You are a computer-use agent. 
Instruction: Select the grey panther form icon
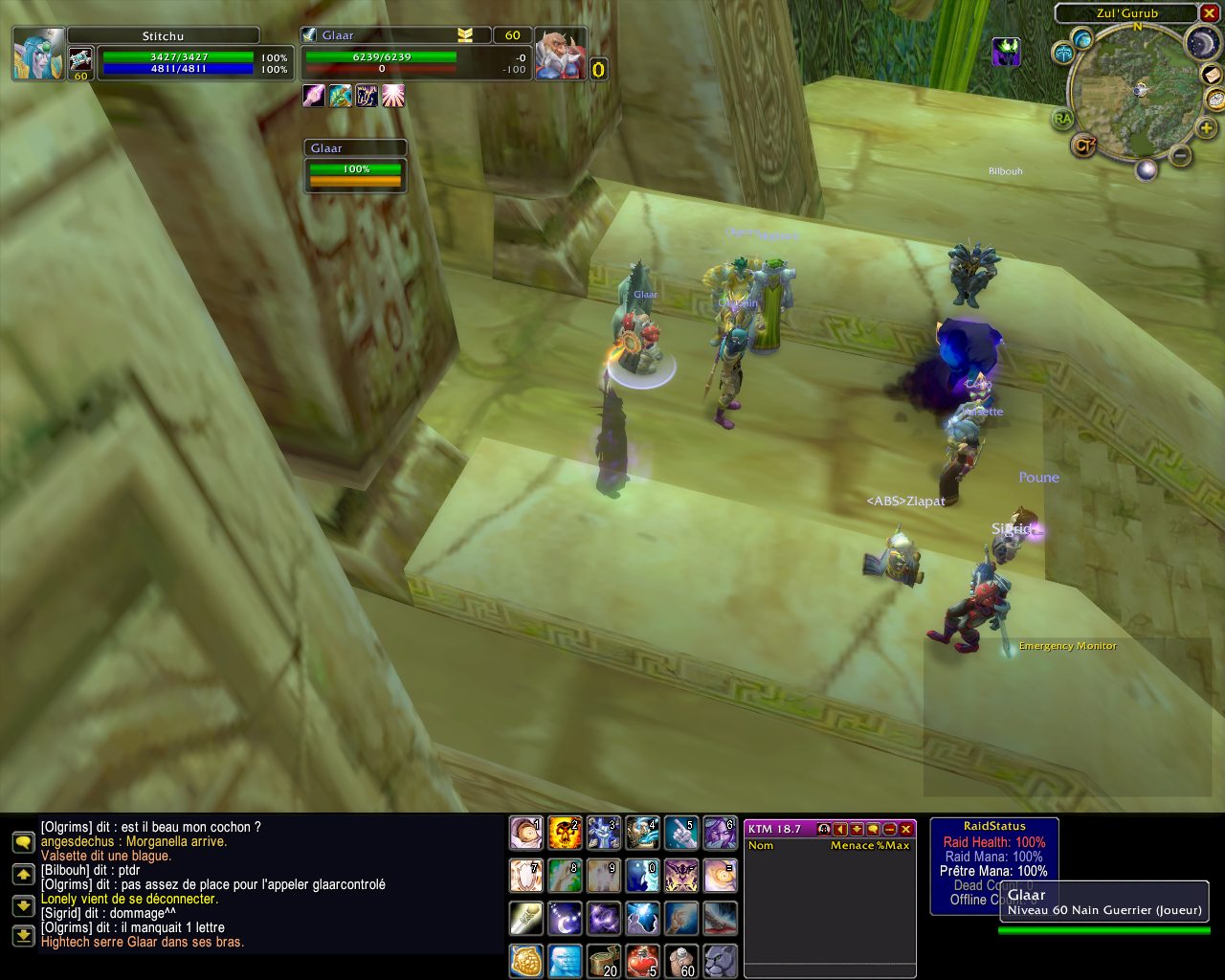click(721, 960)
